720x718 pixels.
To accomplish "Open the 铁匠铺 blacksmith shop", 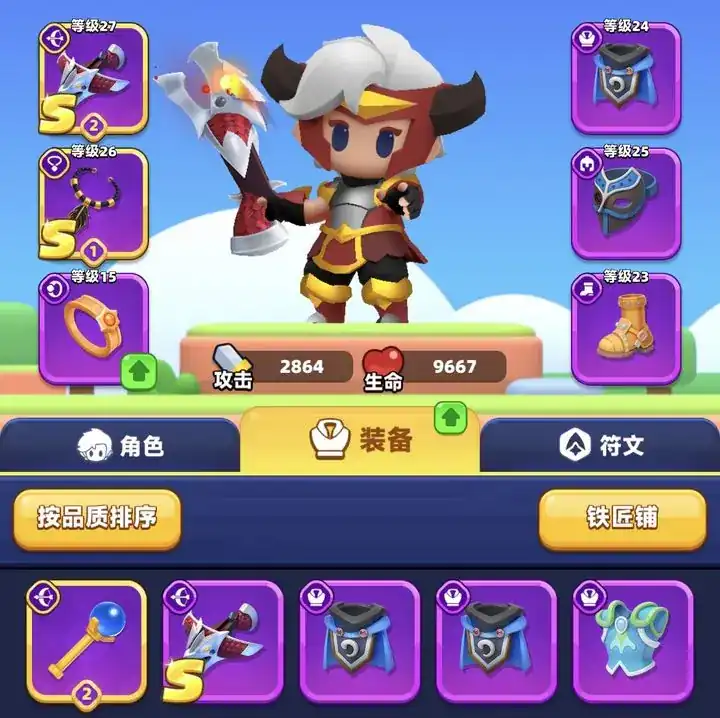I will click(x=622, y=518).
